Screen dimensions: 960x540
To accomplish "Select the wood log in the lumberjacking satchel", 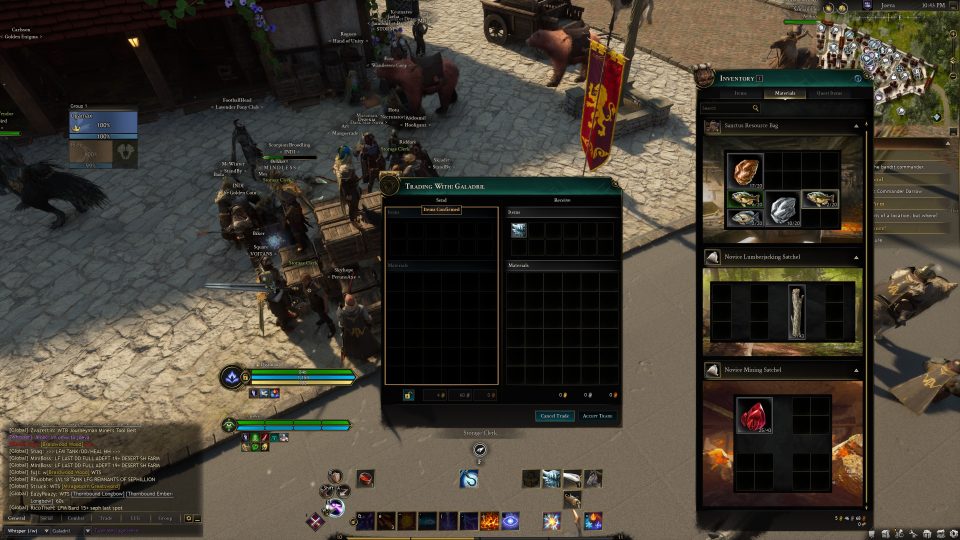I will click(x=796, y=311).
